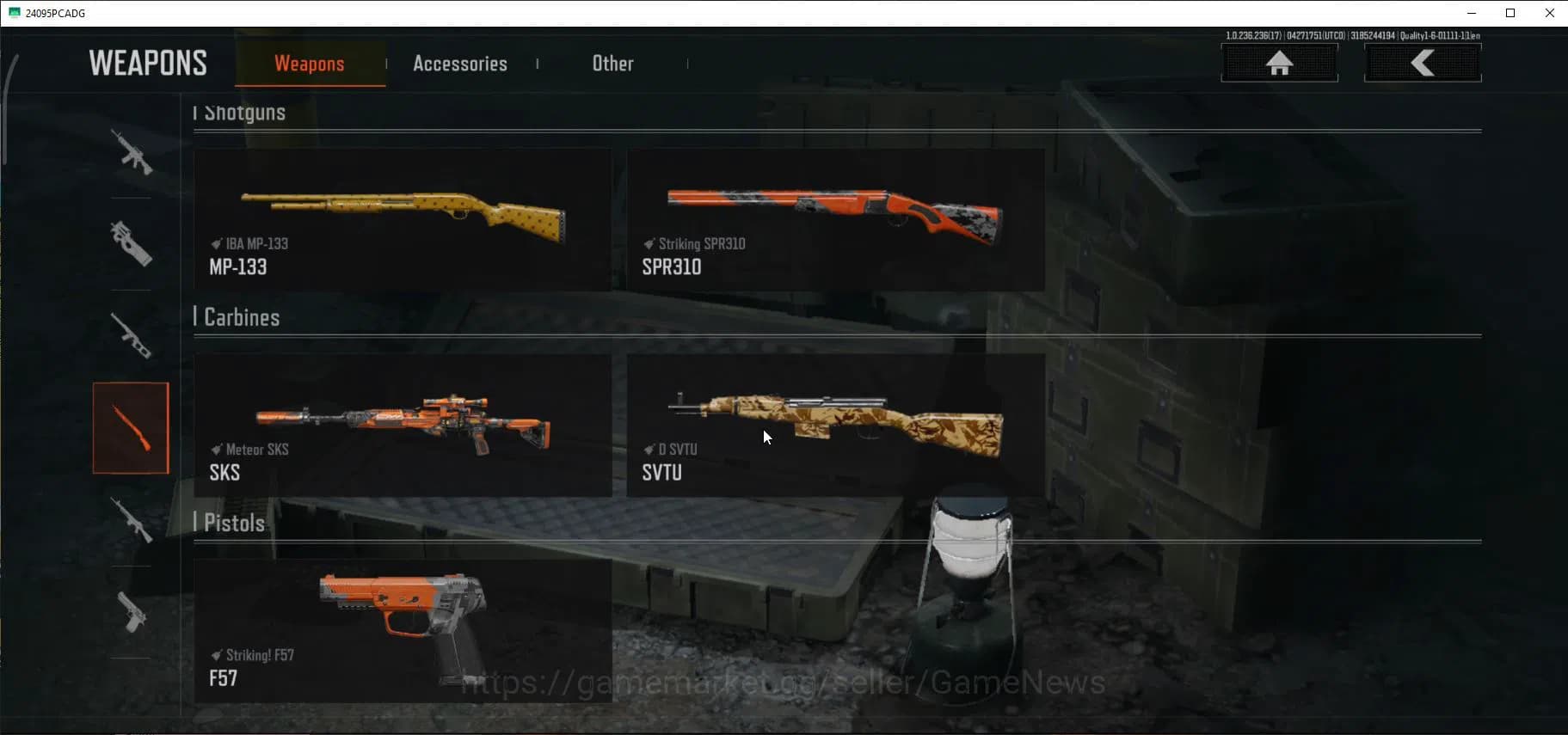Switch to the Accessories tab
The image size is (1568, 735).
[460, 63]
